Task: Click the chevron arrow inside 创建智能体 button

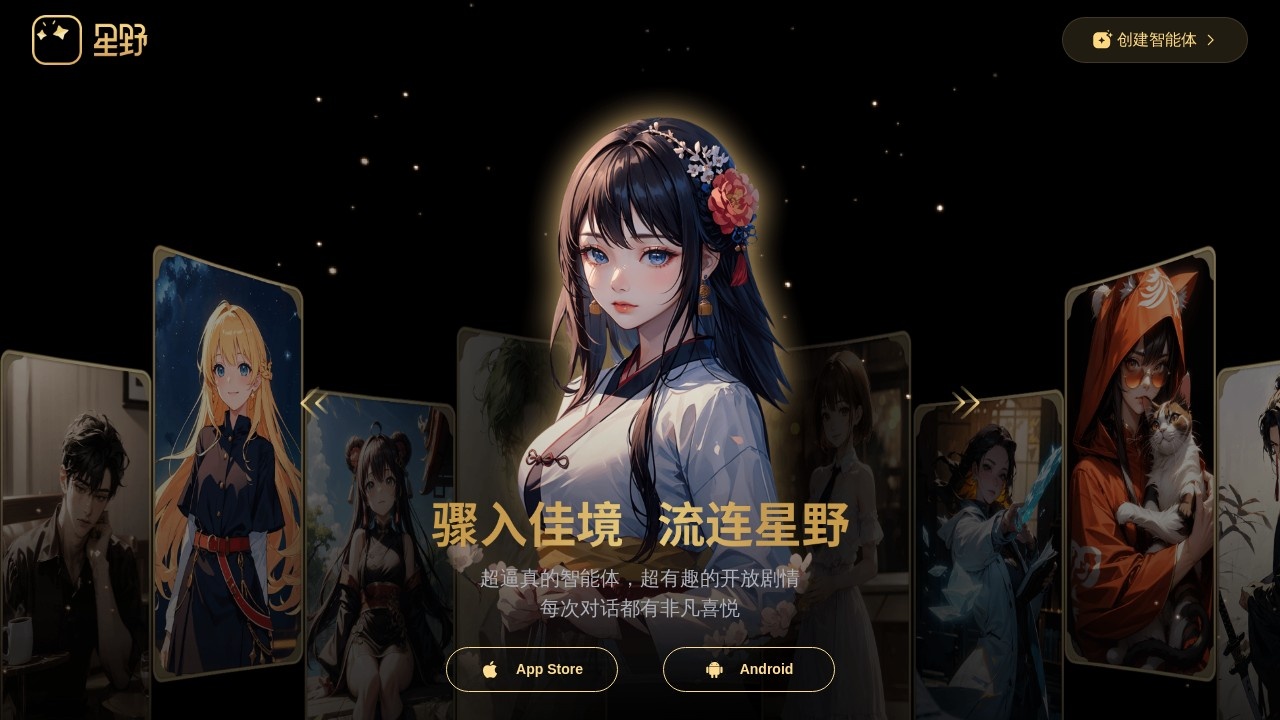Action: pos(1210,40)
